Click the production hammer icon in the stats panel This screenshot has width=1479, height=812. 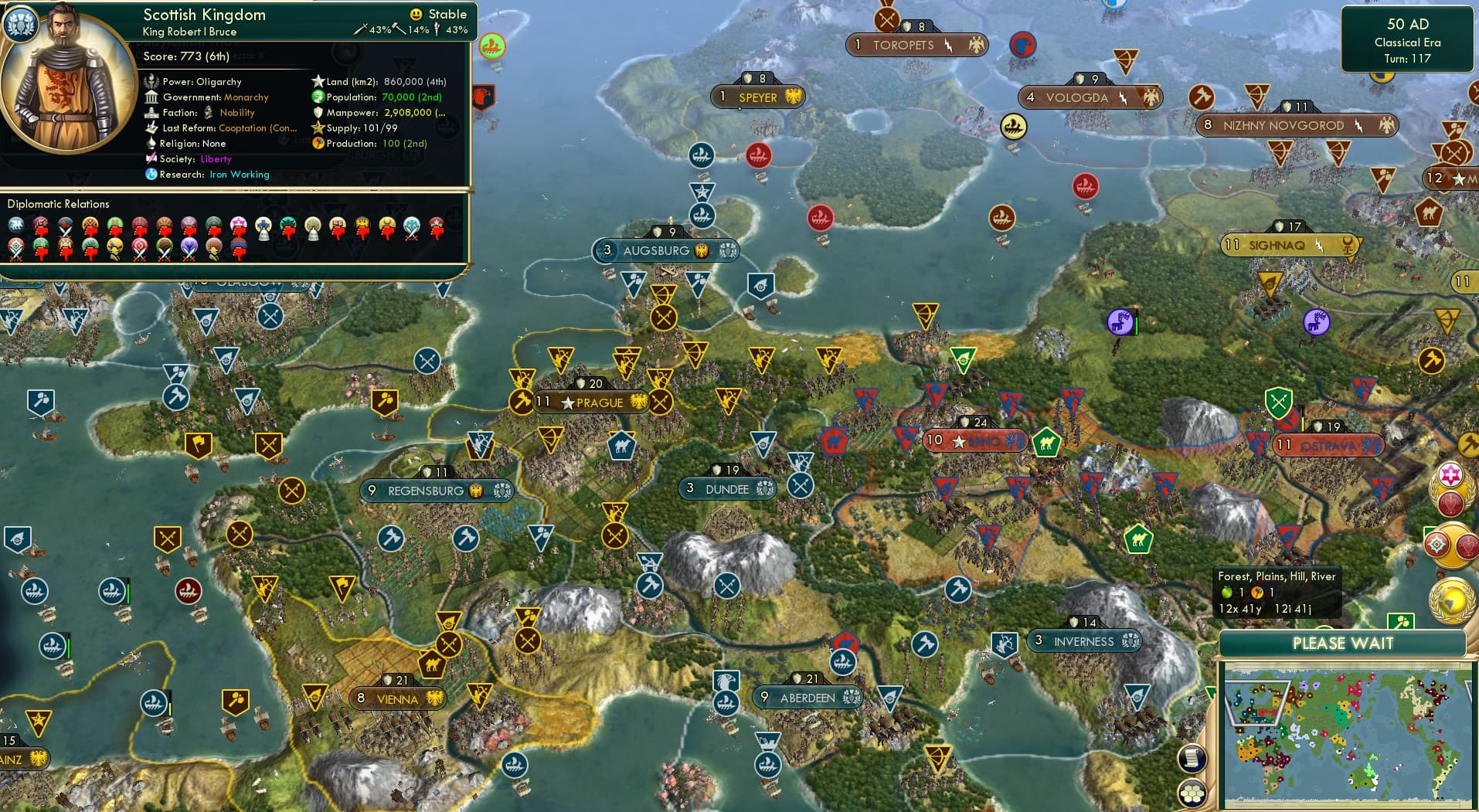point(316,144)
